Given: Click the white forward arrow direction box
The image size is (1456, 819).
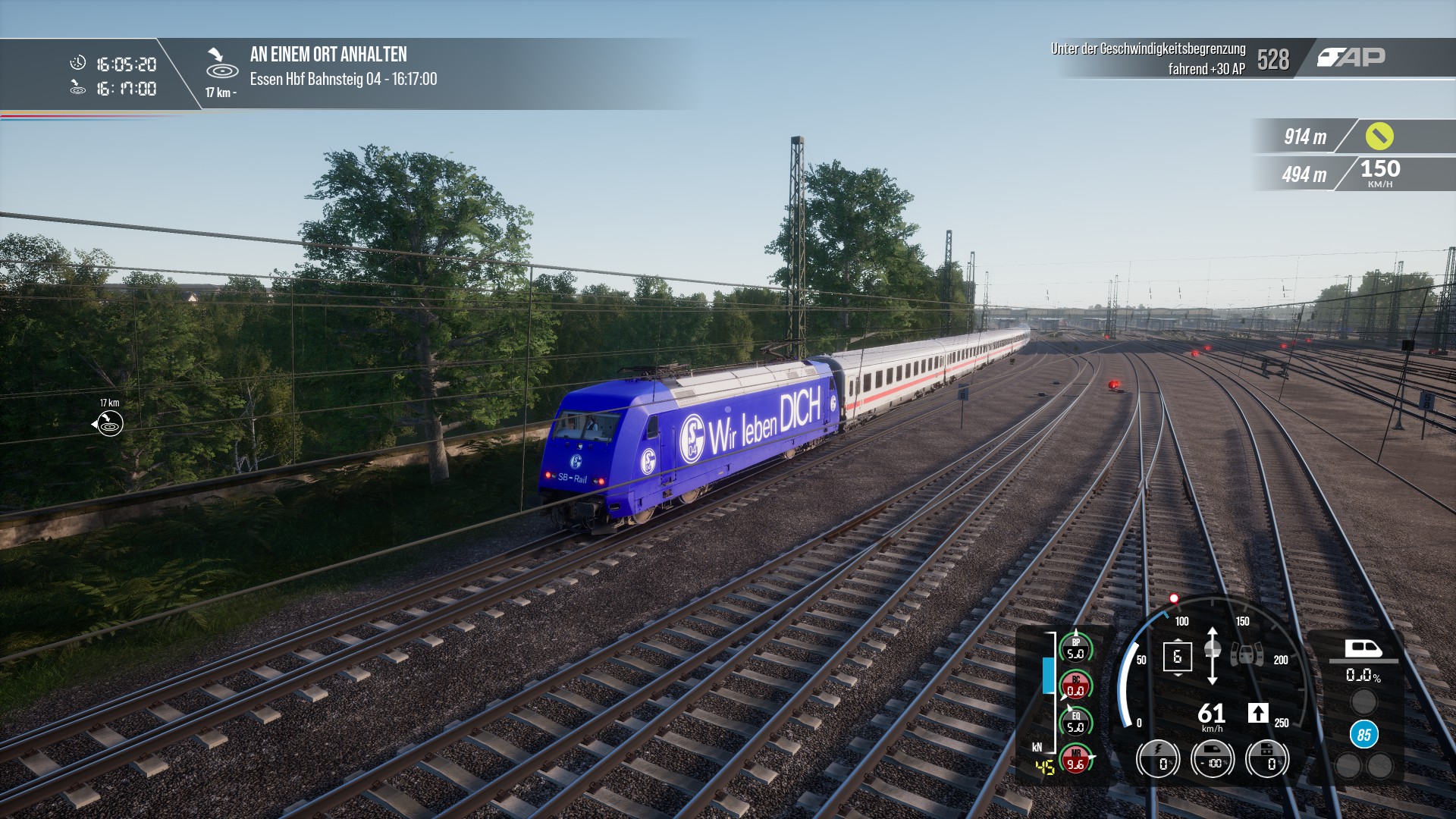Looking at the screenshot, I should (1258, 713).
